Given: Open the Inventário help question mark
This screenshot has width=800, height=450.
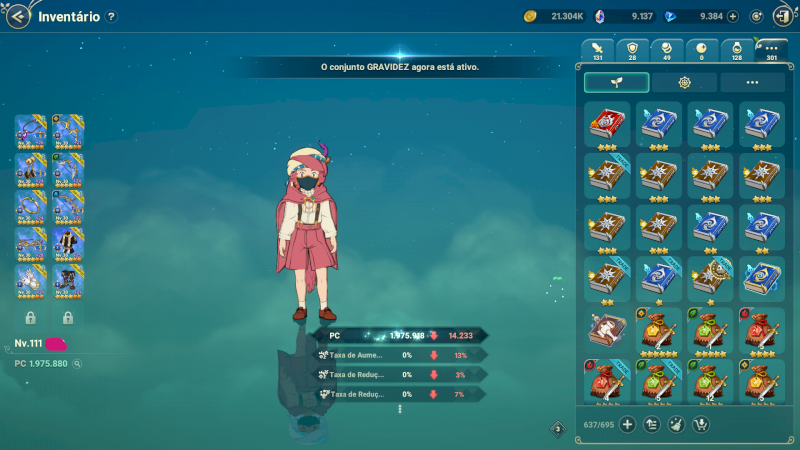Looking at the screenshot, I should coord(111,17).
